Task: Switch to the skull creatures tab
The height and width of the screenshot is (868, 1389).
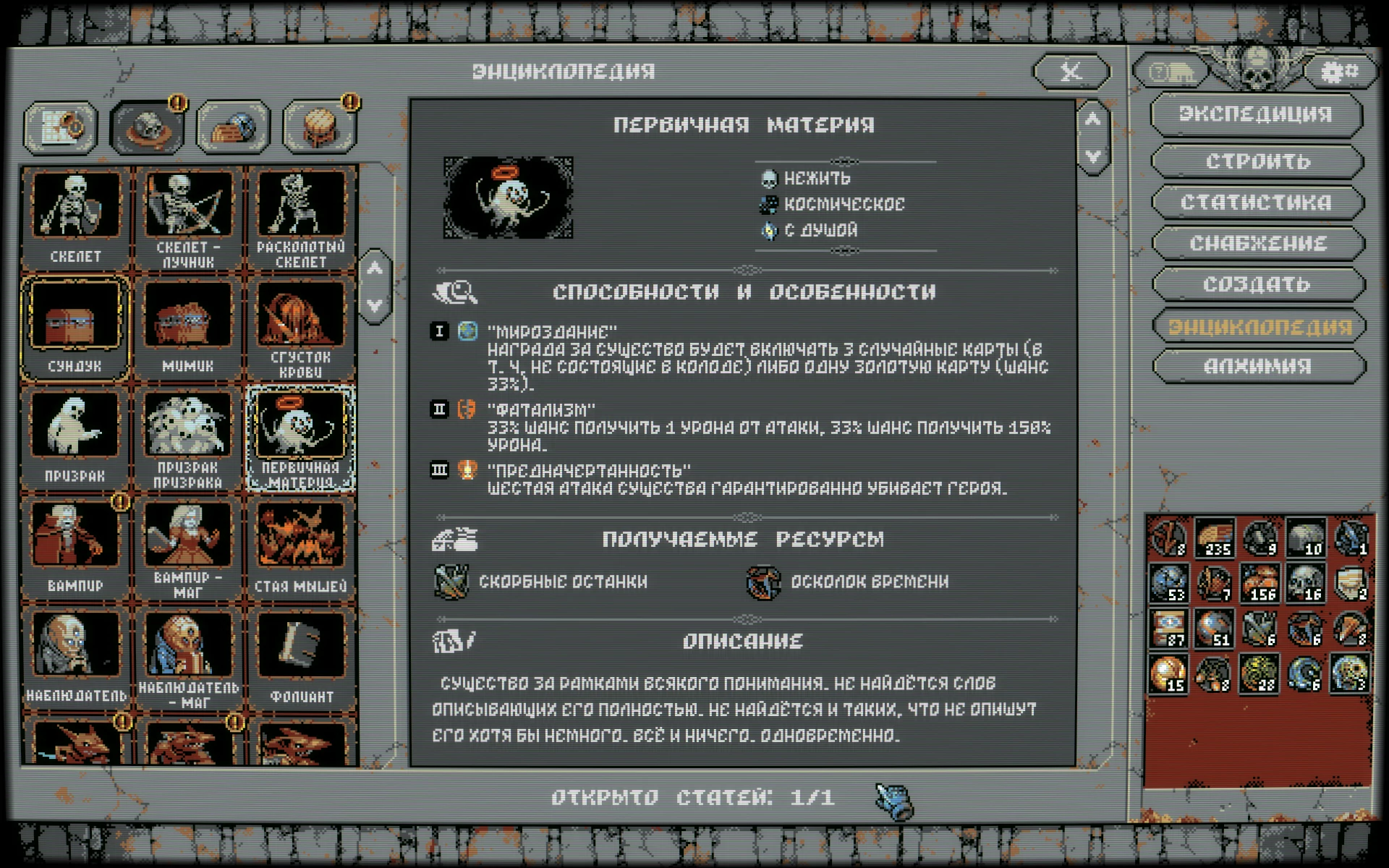Action: point(147,128)
